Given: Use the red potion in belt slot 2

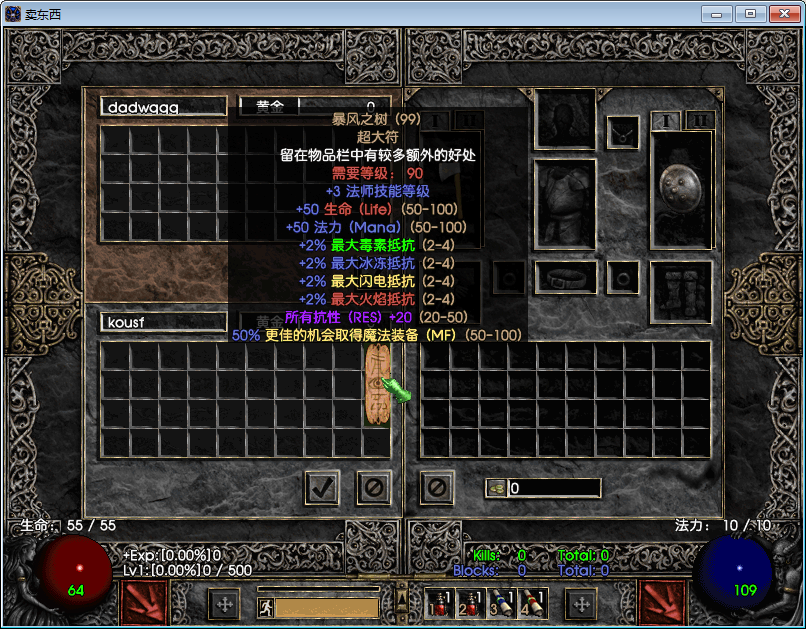Looking at the screenshot, I should pos(470,603).
